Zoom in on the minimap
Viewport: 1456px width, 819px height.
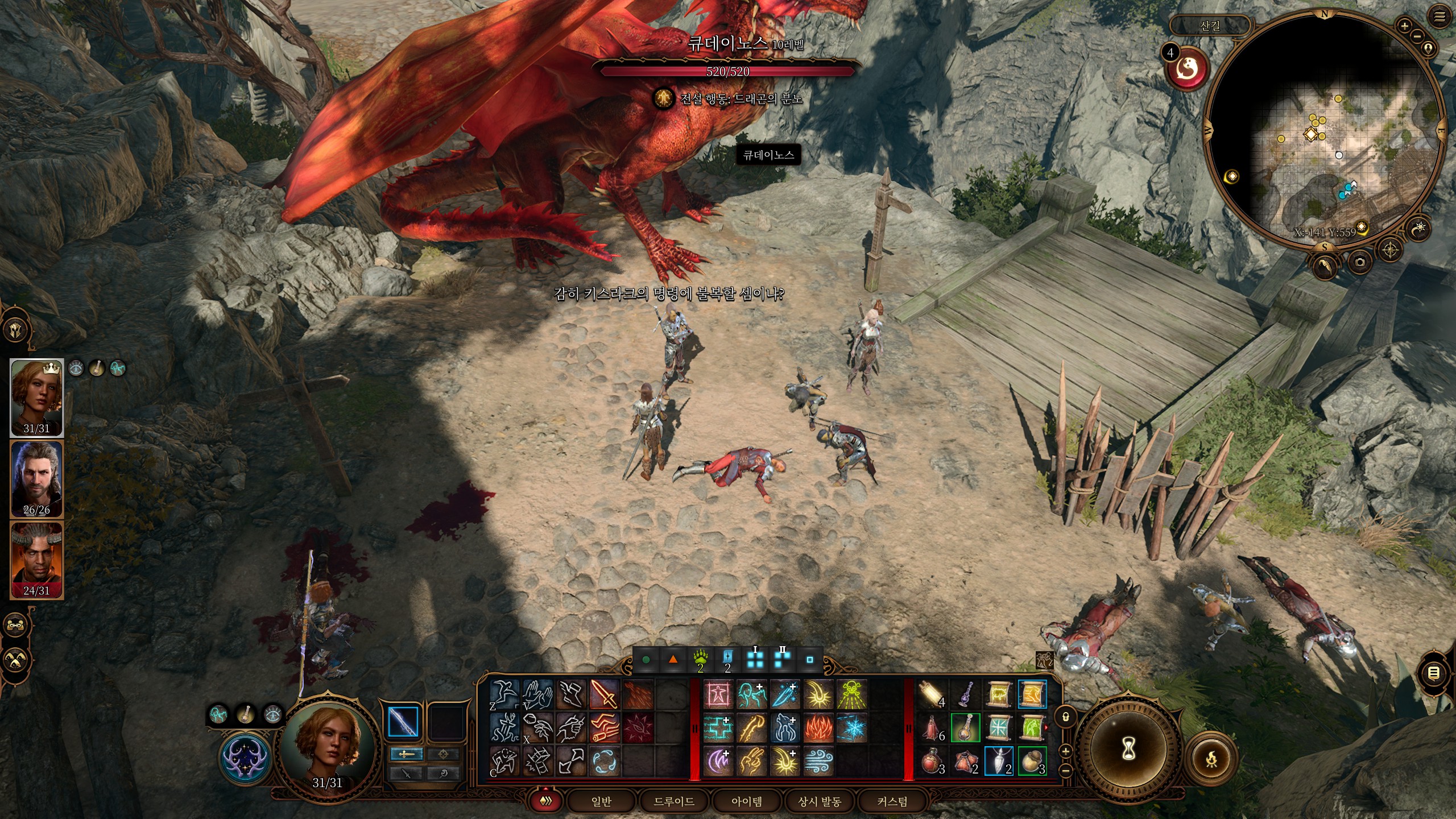[1404, 26]
